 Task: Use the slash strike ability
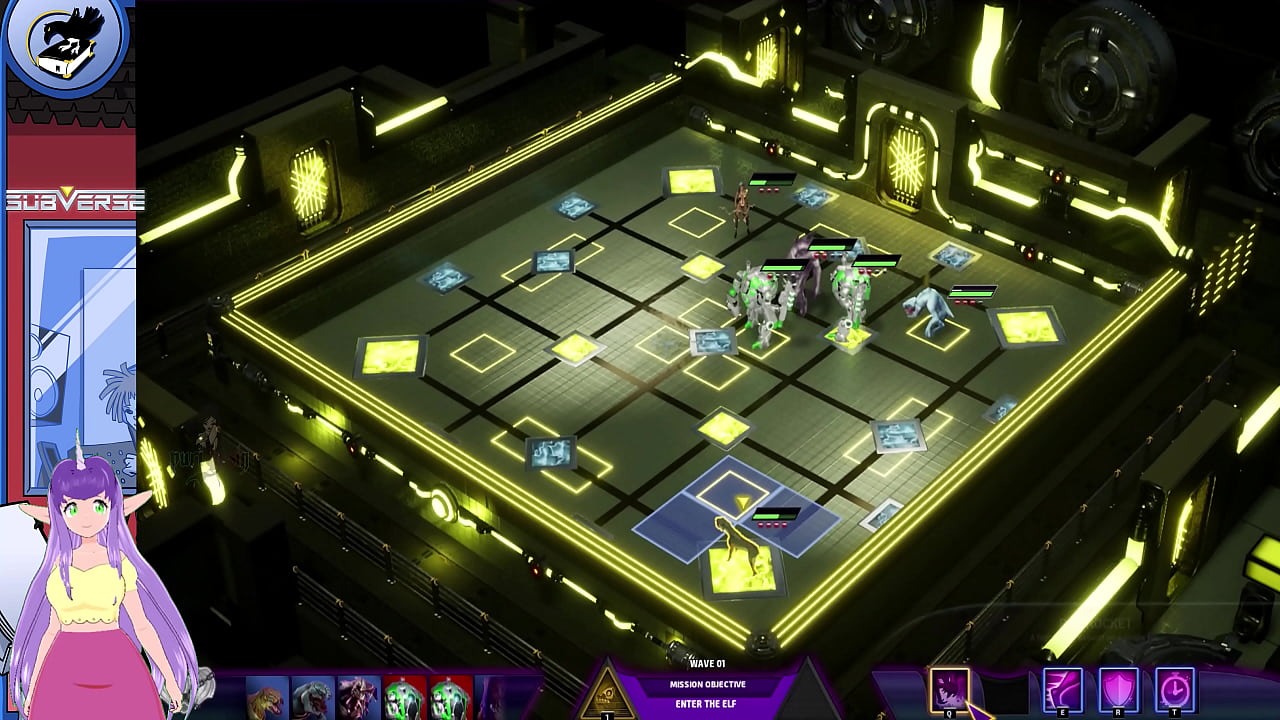click(x=1062, y=689)
